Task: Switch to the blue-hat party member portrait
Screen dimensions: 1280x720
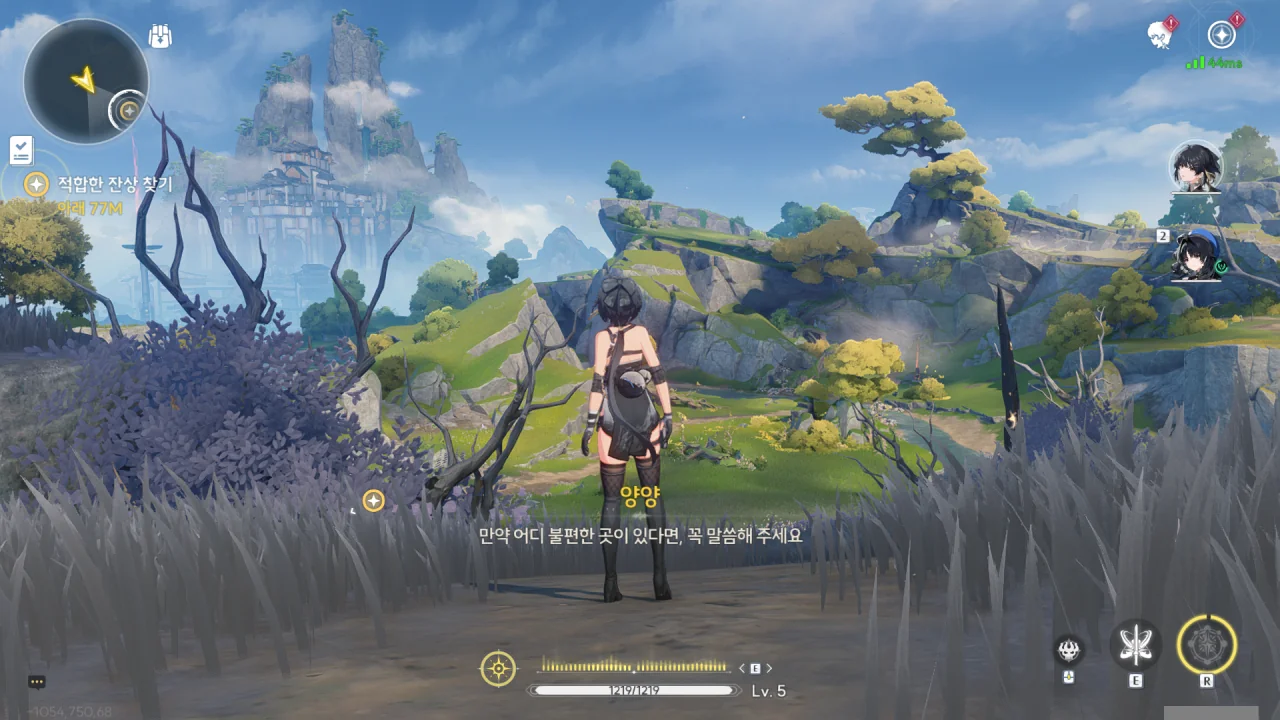Action: coord(1197,255)
